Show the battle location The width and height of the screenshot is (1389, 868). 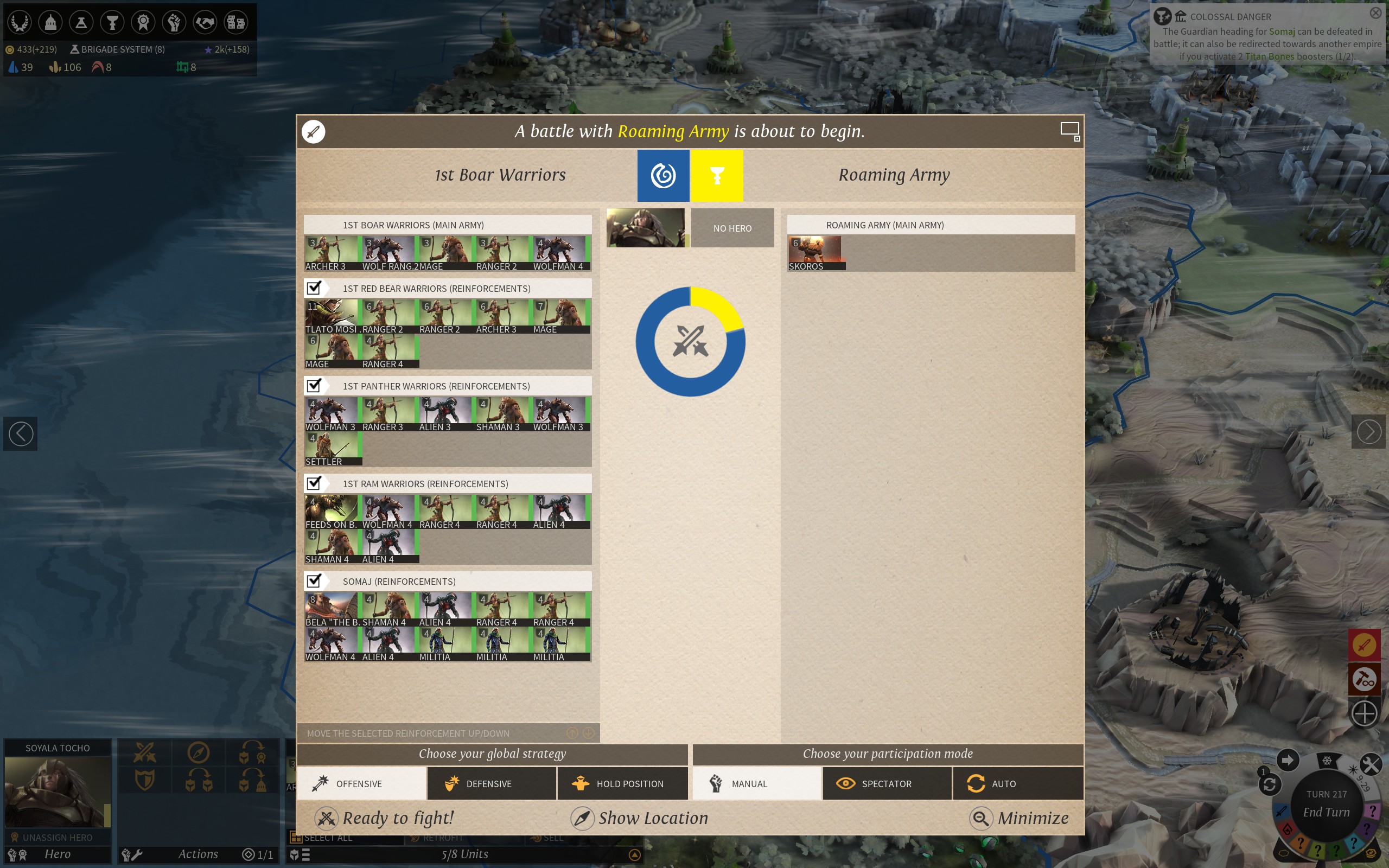pyautogui.click(x=639, y=818)
